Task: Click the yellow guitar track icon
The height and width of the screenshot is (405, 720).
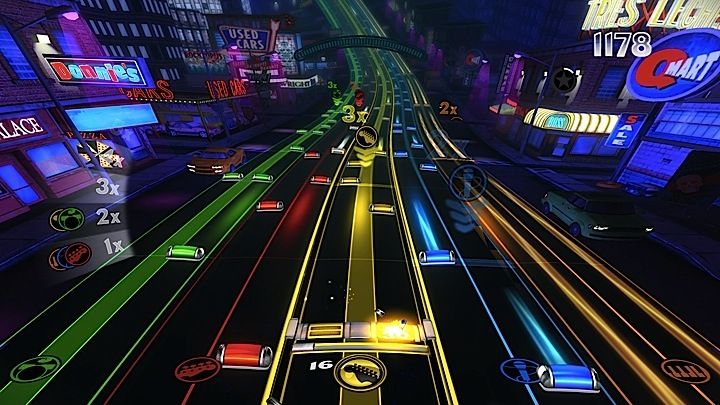Action: pos(359,372)
